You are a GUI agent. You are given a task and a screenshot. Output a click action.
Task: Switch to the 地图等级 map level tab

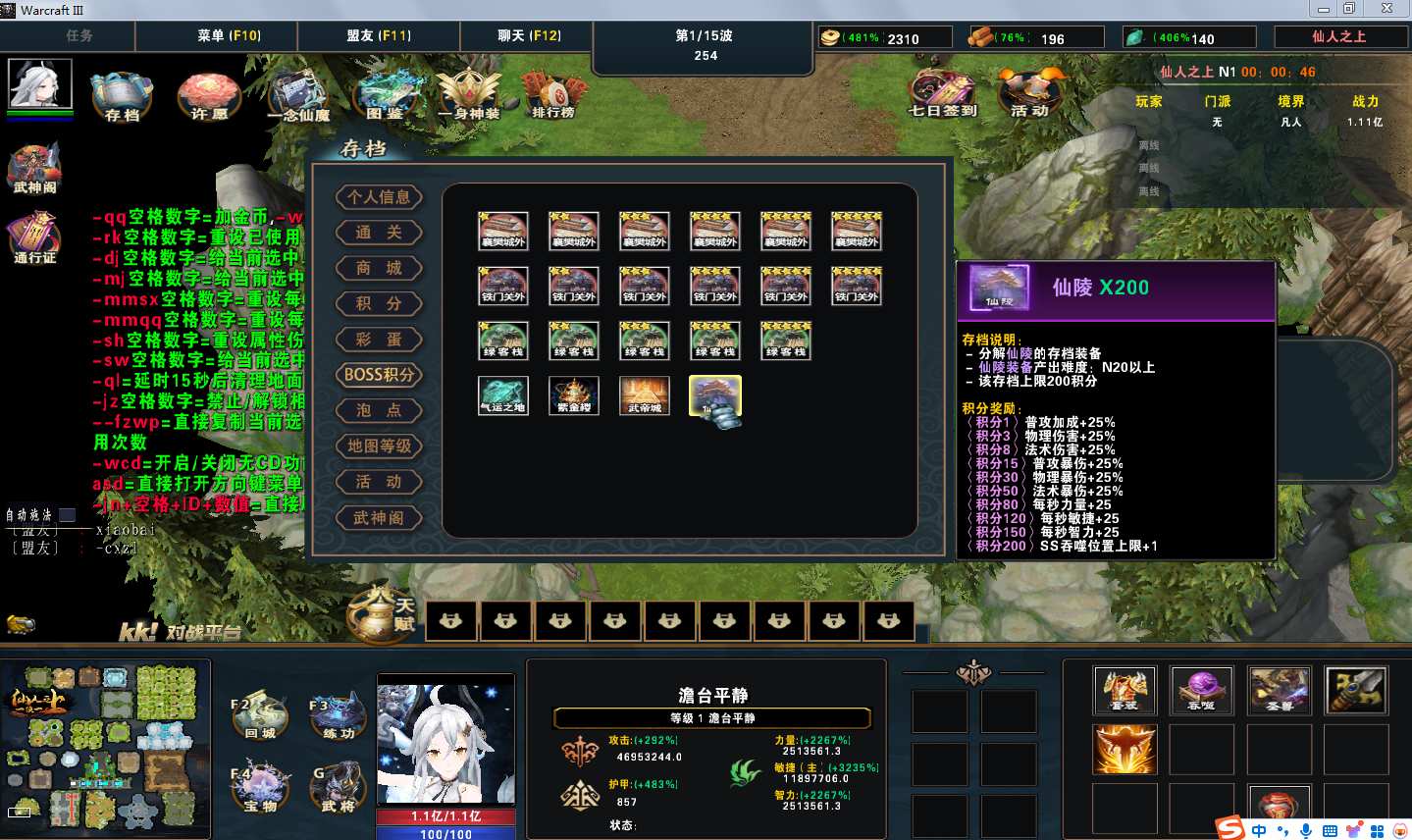(x=379, y=446)
